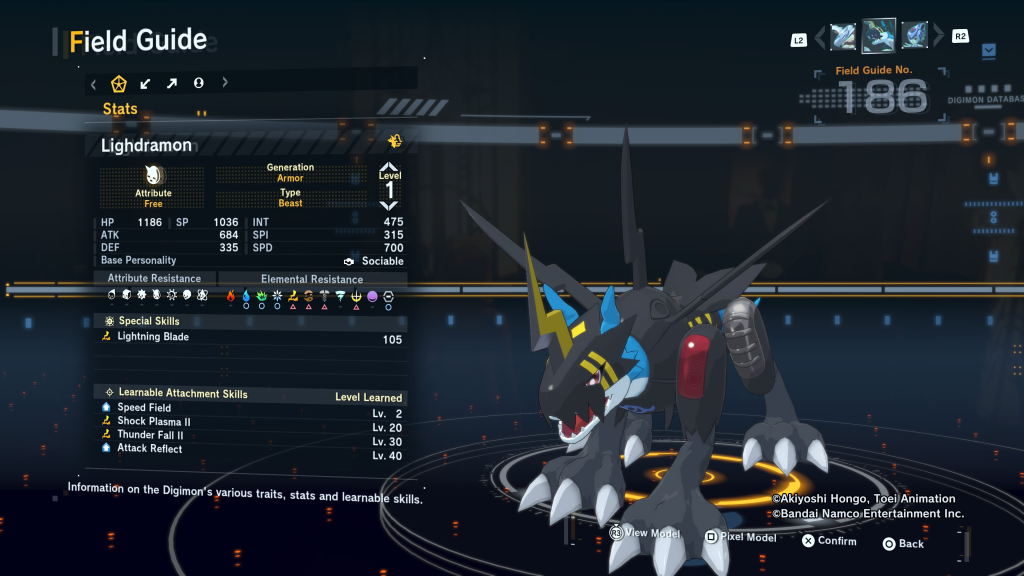Click the tab row's right chevron
Screen dimensions: 1024x576
click(225, 84)
